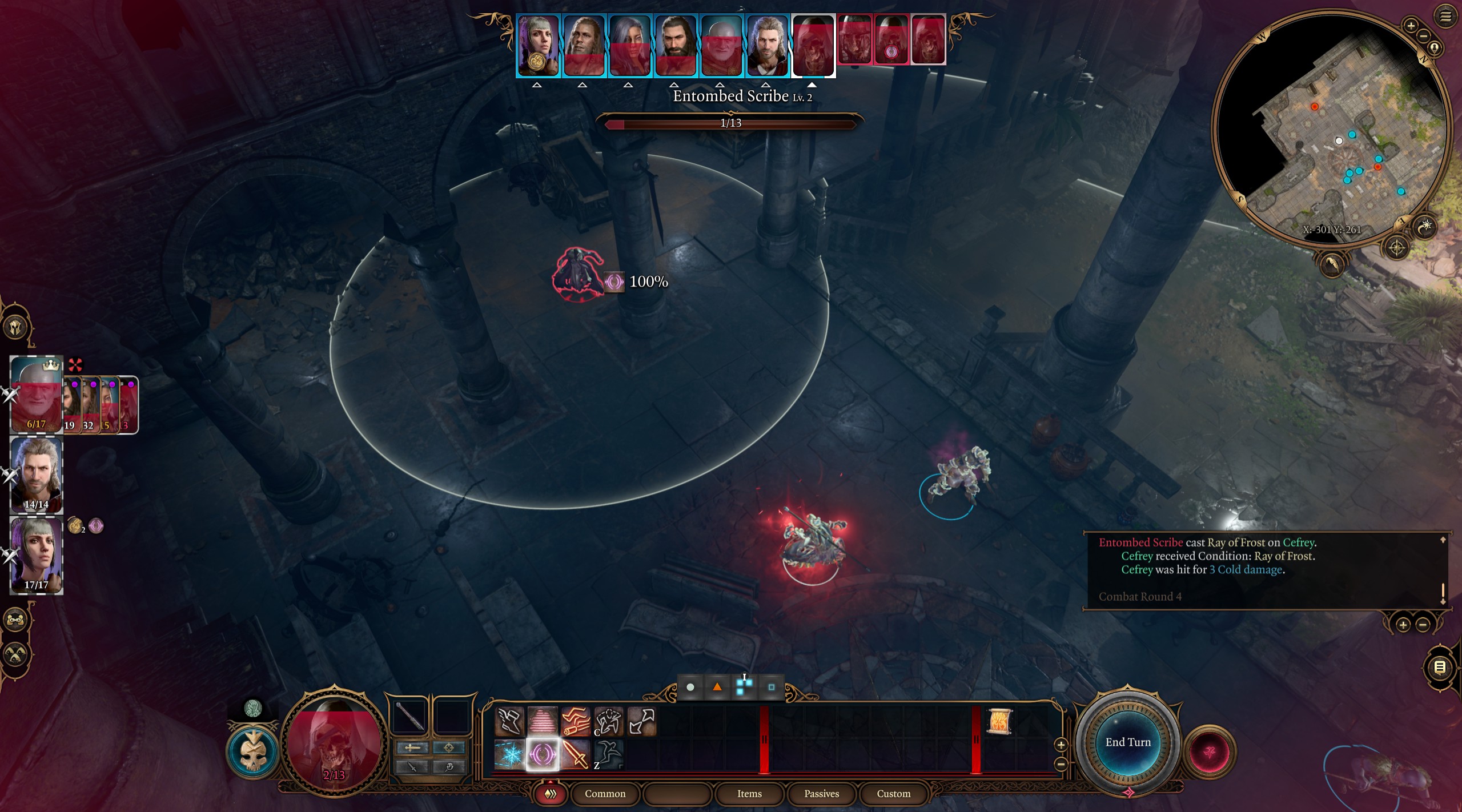Zoom in on the minimap
1462x812 pixels.
pos(1411,26)
